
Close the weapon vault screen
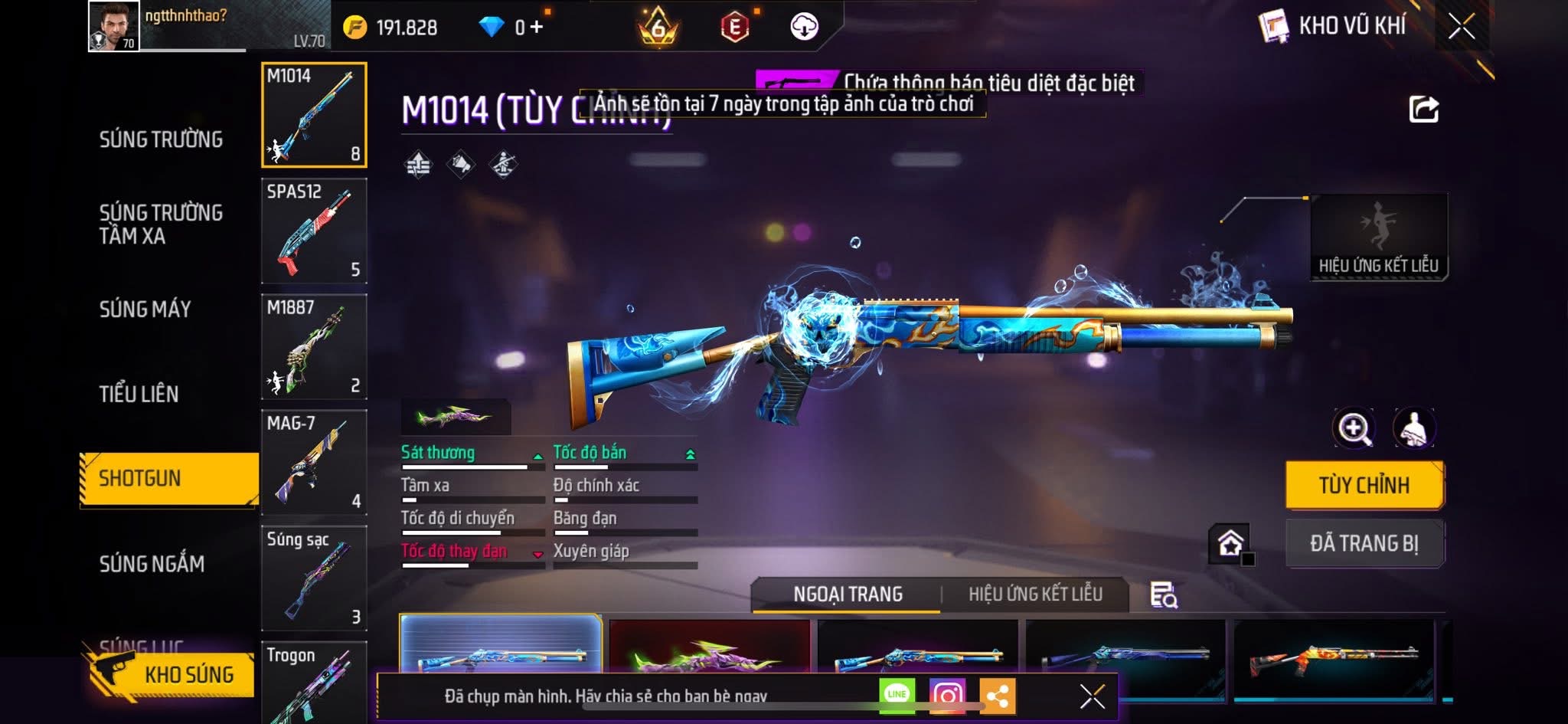coord(1461,27)
